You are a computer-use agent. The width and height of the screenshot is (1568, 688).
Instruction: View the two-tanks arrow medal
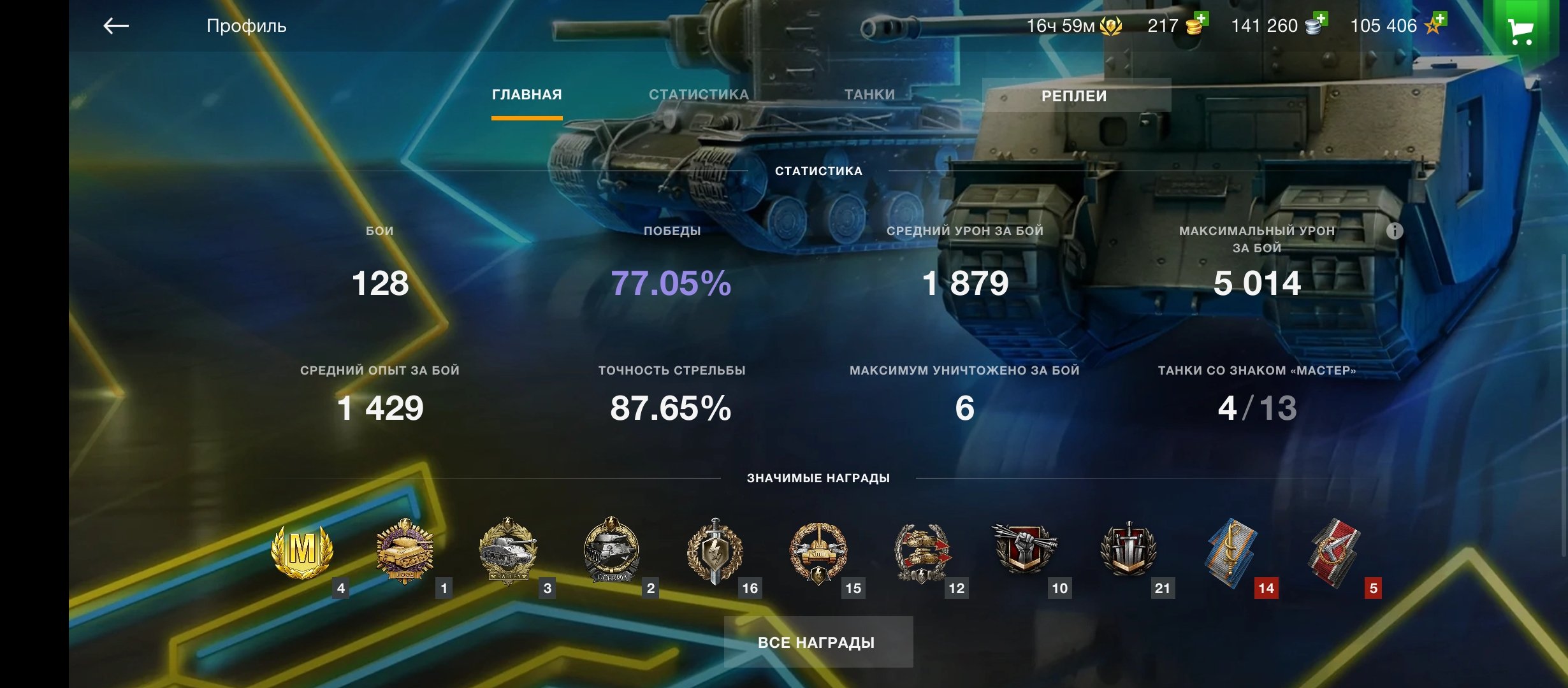[922, 552]
